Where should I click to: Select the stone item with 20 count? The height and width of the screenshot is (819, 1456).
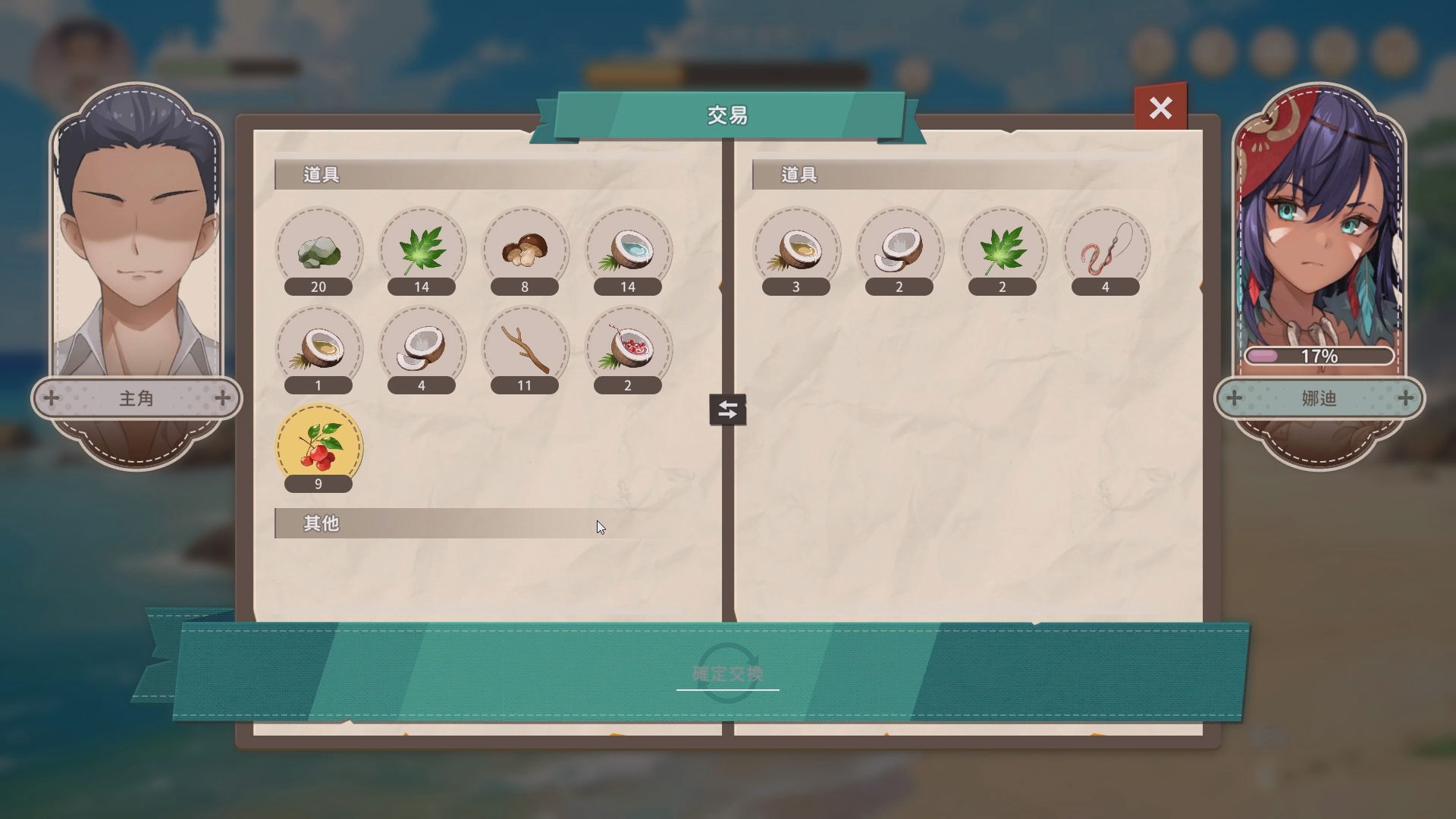point(318,251)
